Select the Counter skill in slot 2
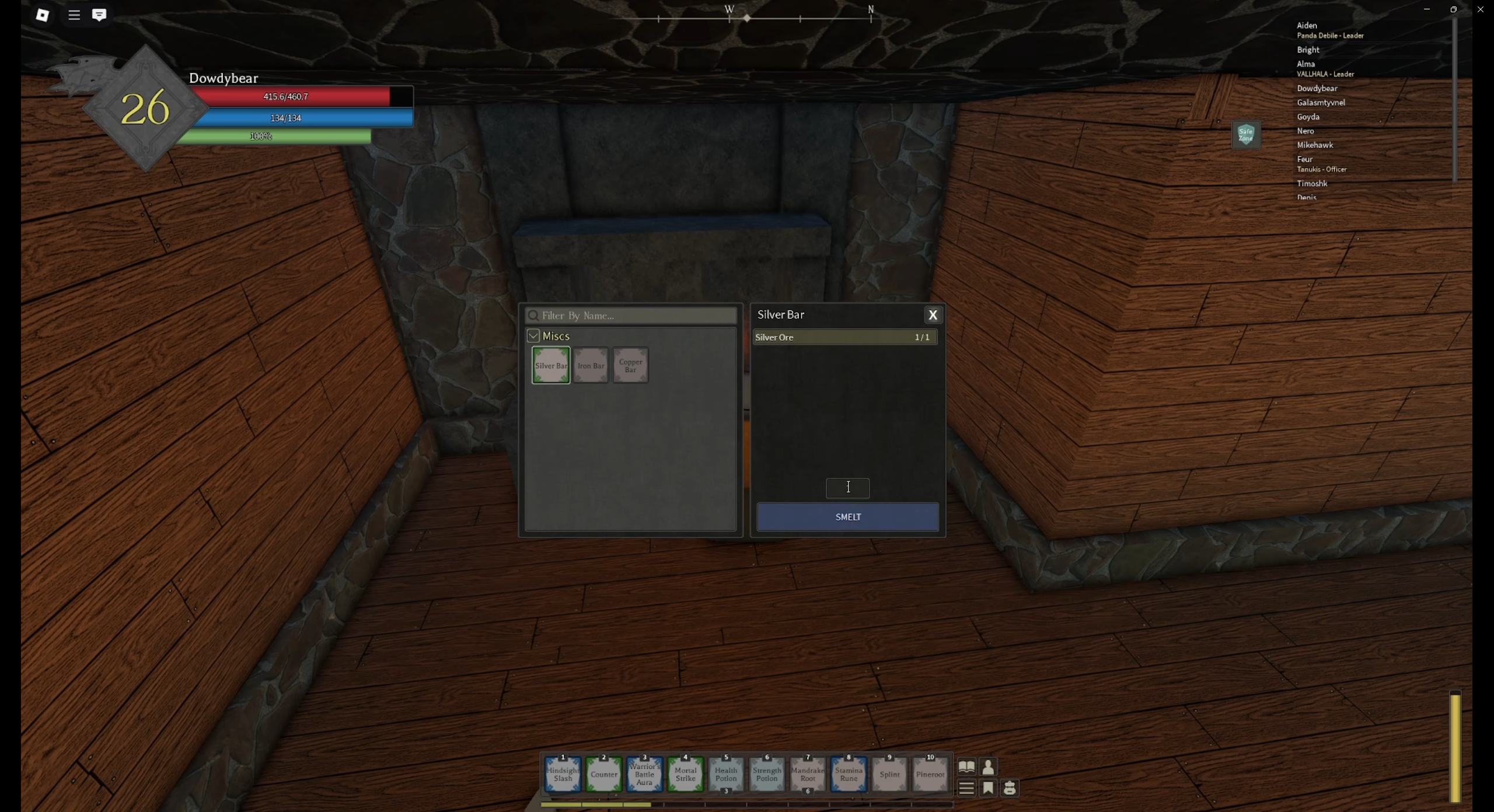 pyautogui.click(x=603, y=774)
